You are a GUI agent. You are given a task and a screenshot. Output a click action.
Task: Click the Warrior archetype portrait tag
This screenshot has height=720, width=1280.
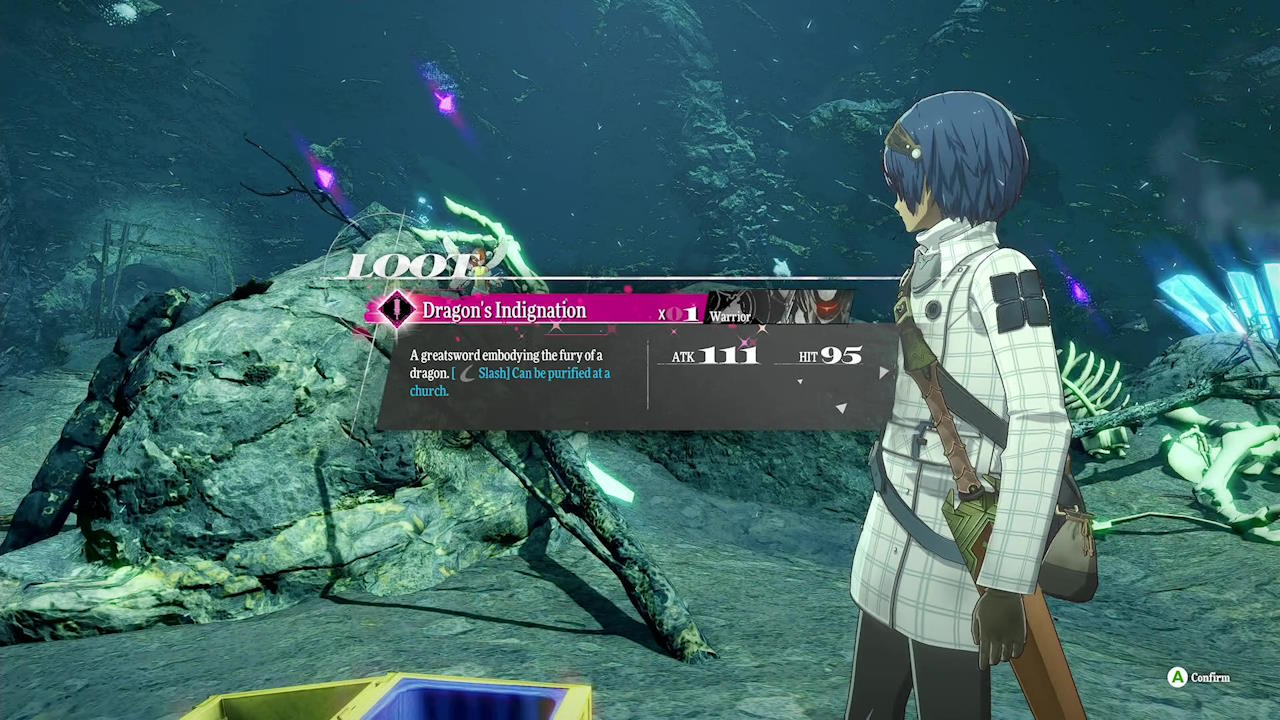(781, 308)
